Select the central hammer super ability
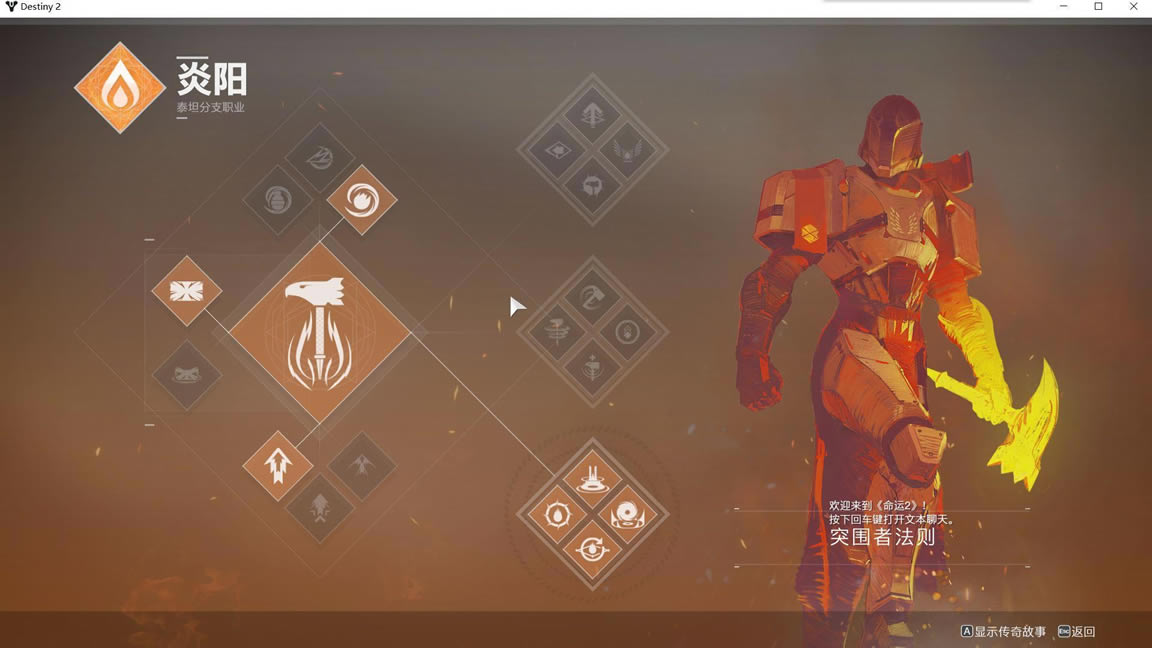The width and height of the screenshot is (1152, 648). [320, 333]
